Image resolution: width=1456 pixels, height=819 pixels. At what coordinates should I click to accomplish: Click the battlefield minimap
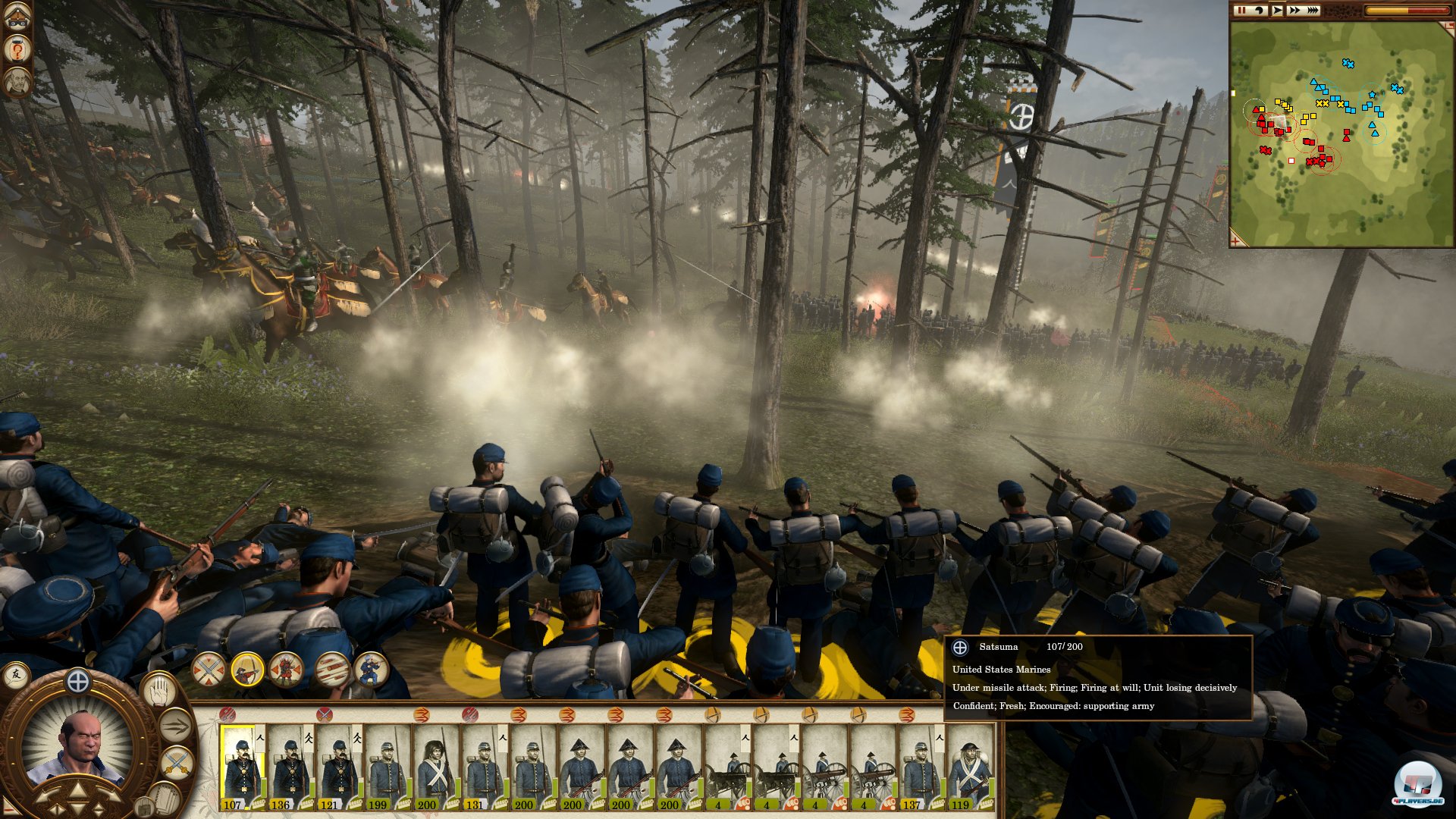point(1341,135)
